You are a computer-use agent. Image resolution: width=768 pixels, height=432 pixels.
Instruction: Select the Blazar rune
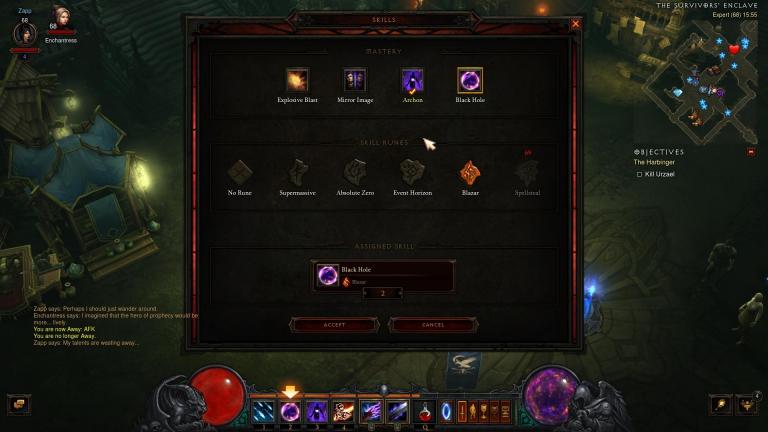(470, 173)
